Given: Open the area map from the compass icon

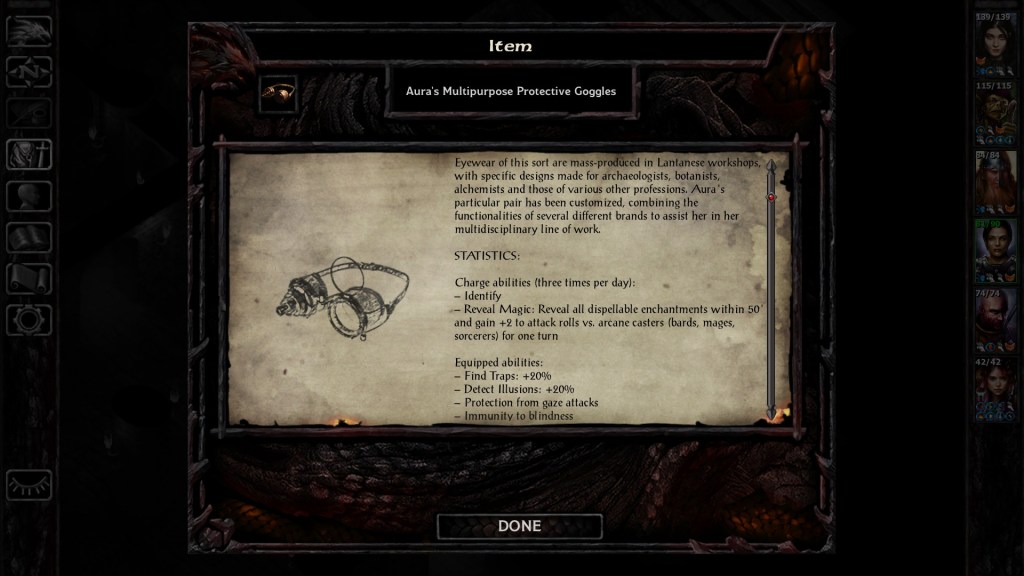Looking at the screenshot, I should [x=29, y=72].
